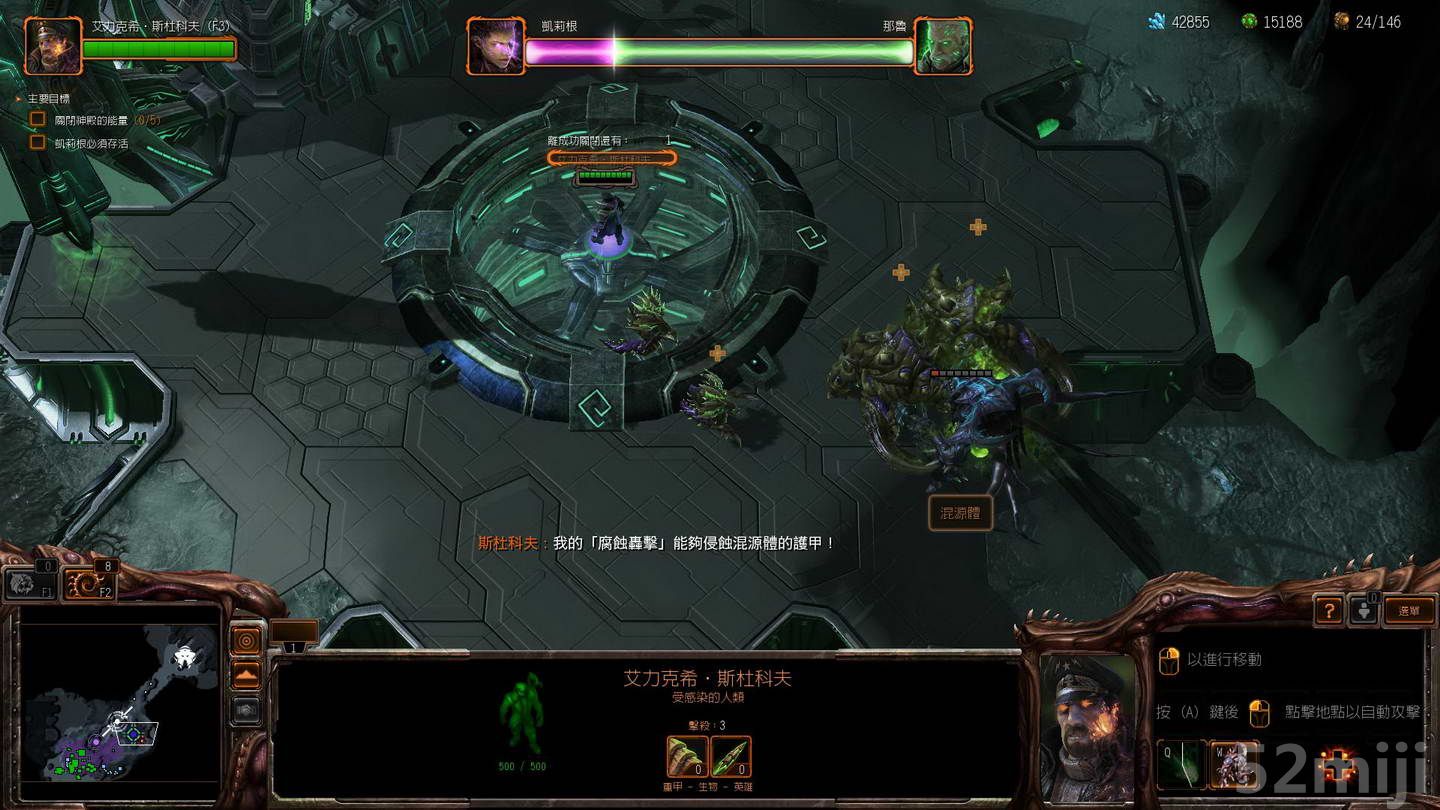Open the help panel via question mark icon
Image resolution: width=1440 pixels, height=810 pixels.
click(x=1328, y=611)
